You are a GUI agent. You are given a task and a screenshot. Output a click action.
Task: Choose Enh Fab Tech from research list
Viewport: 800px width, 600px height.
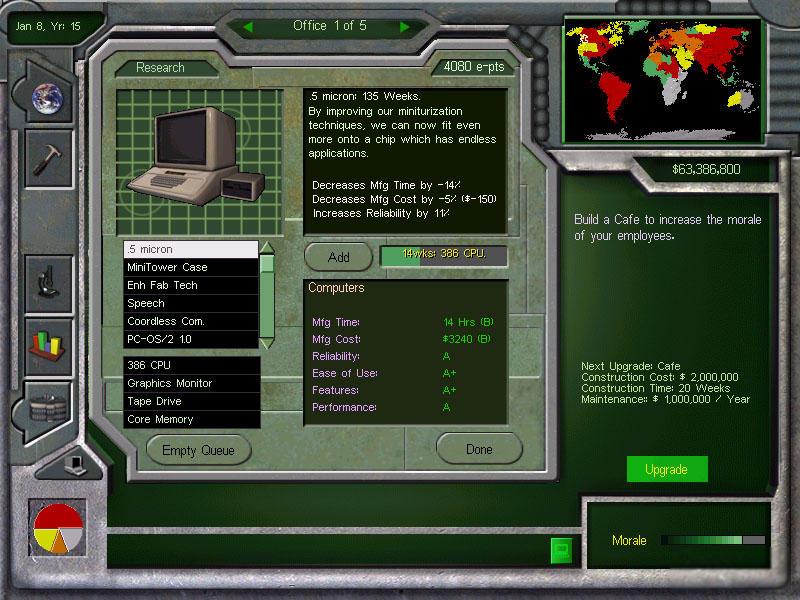190,285
